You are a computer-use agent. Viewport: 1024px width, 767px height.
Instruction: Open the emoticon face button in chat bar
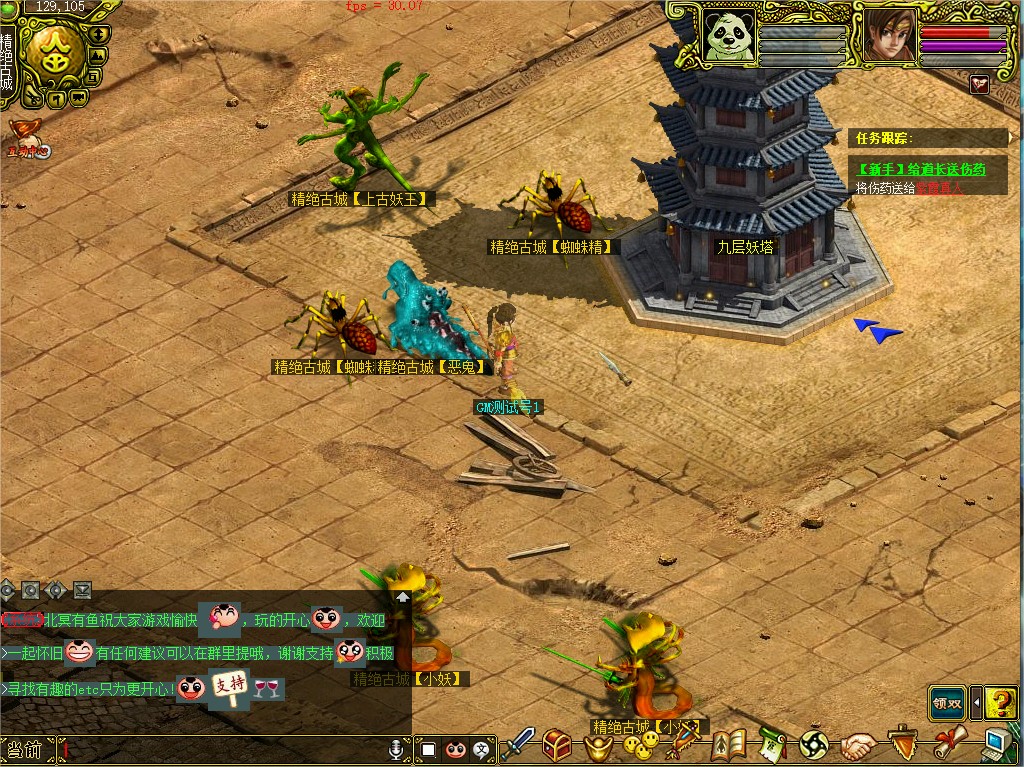[456, 748]
